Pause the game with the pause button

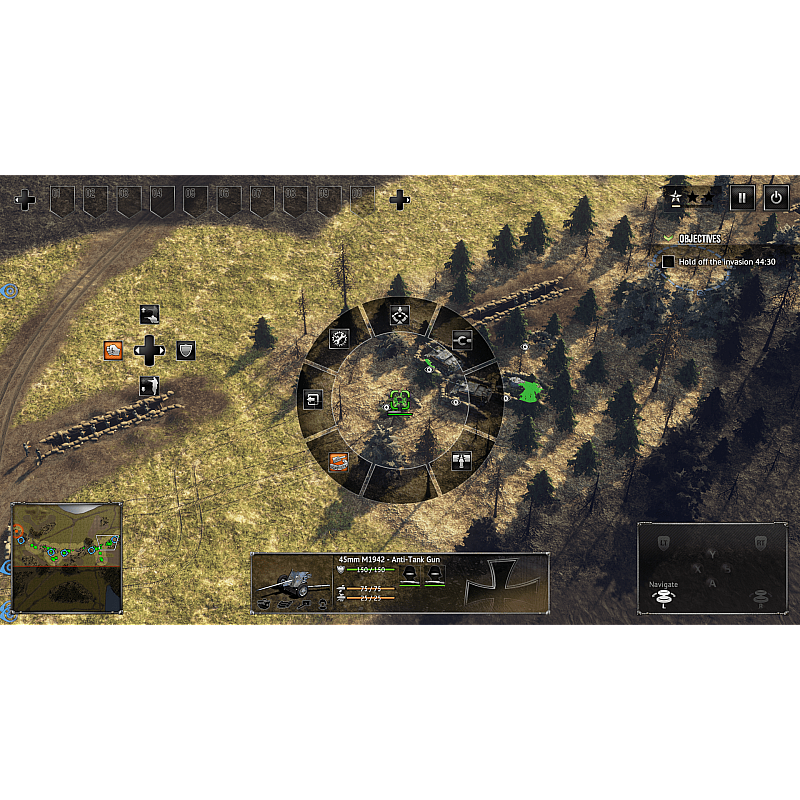click(x=742, y=197)
